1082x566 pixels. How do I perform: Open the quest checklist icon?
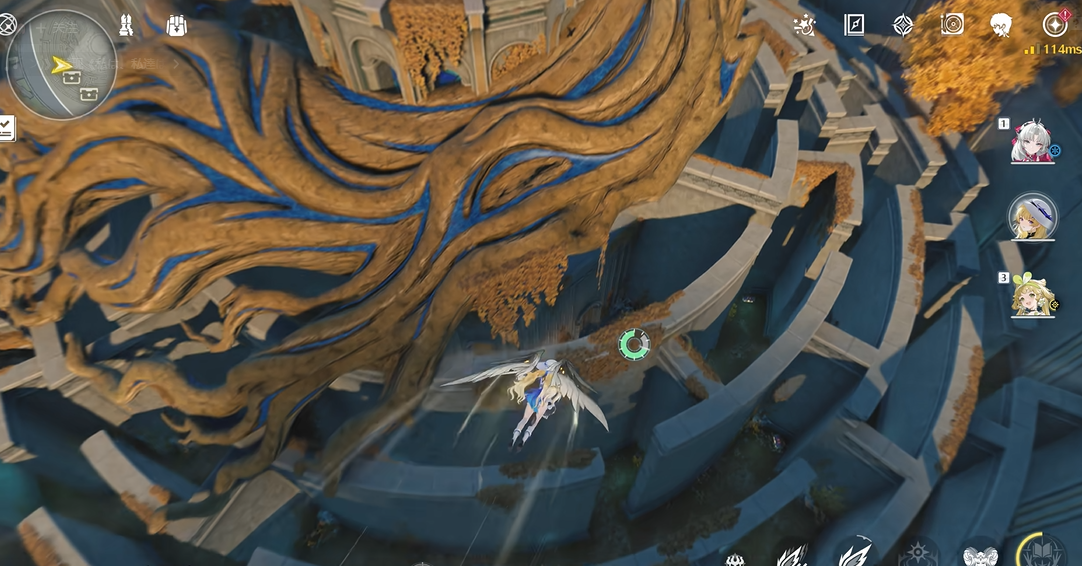click(6, 128)
